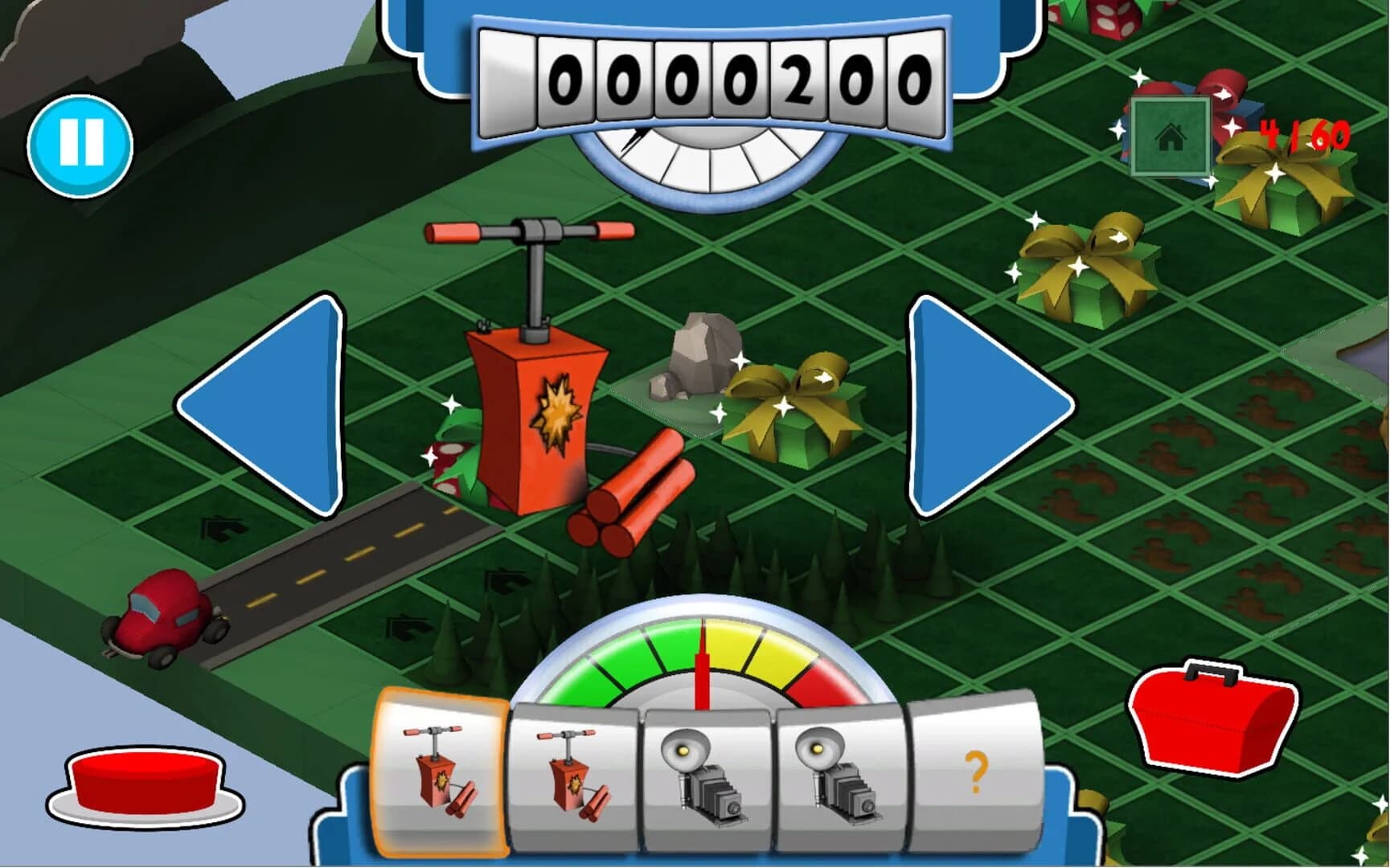The image size is (1390, 868).
Task: Pick the second flash camera tool
Action: tap(836, 776)
